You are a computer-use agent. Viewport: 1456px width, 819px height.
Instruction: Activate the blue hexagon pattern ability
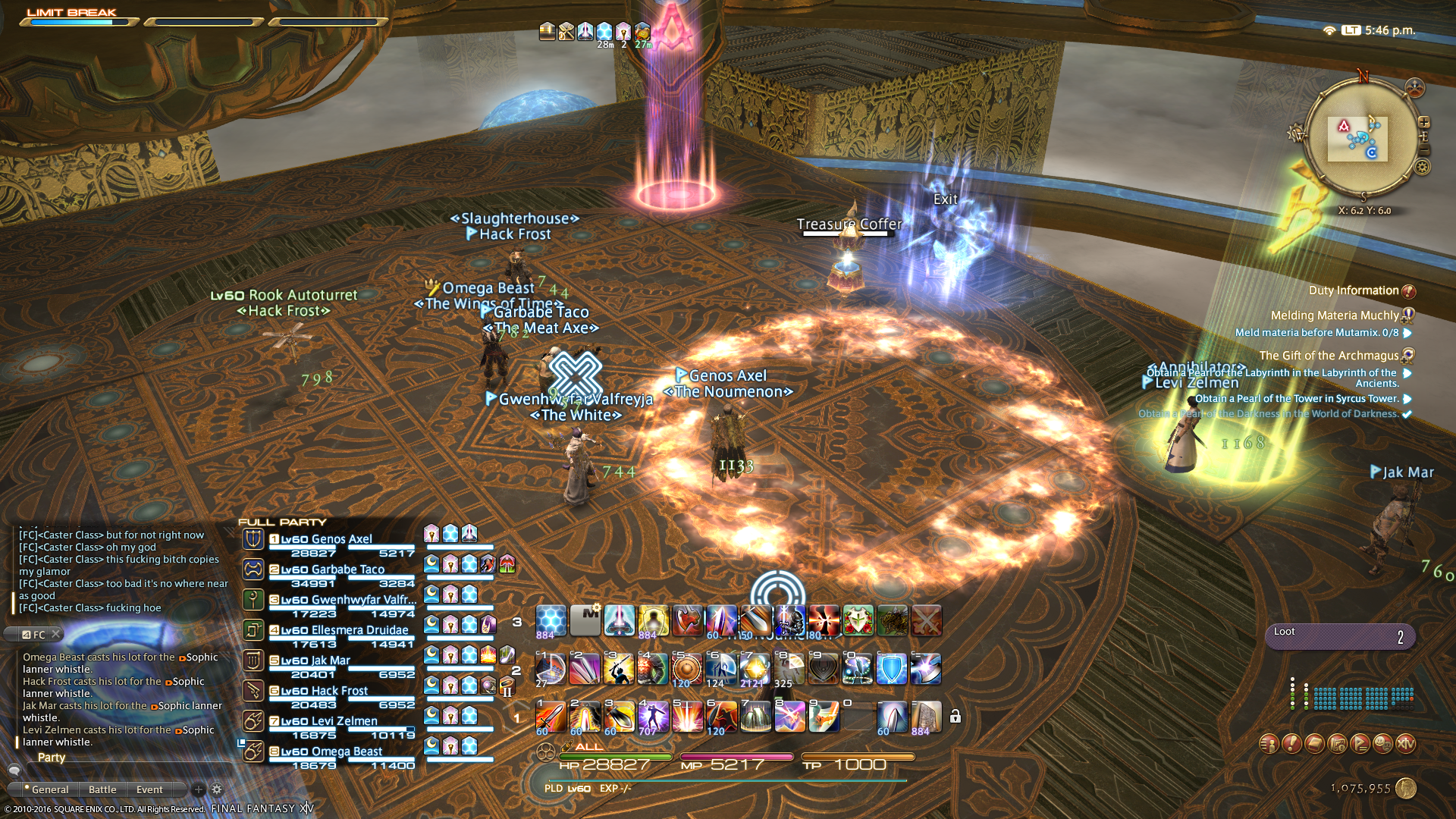551,620
